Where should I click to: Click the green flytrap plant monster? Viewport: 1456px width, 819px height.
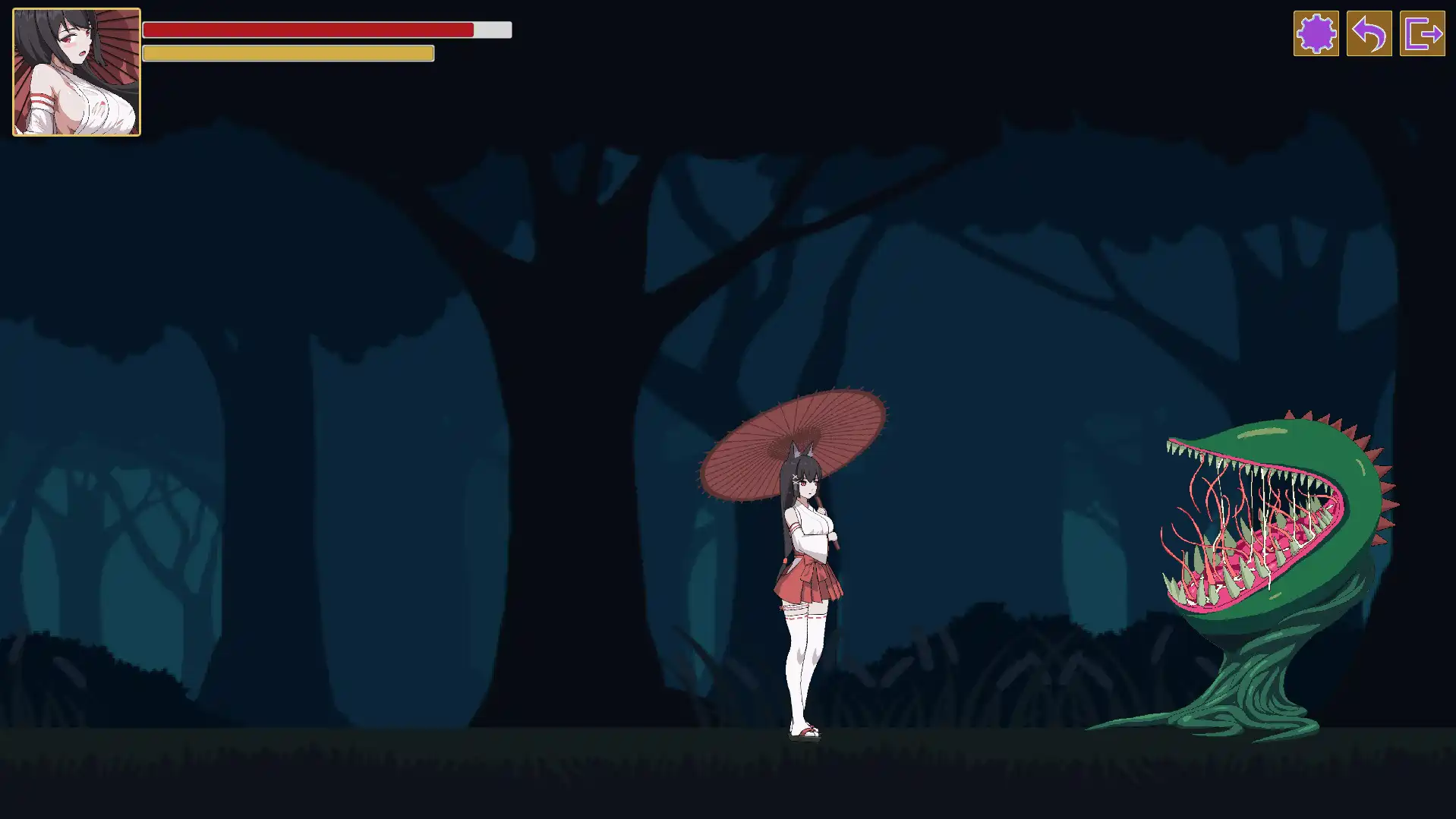point(1275,531)
